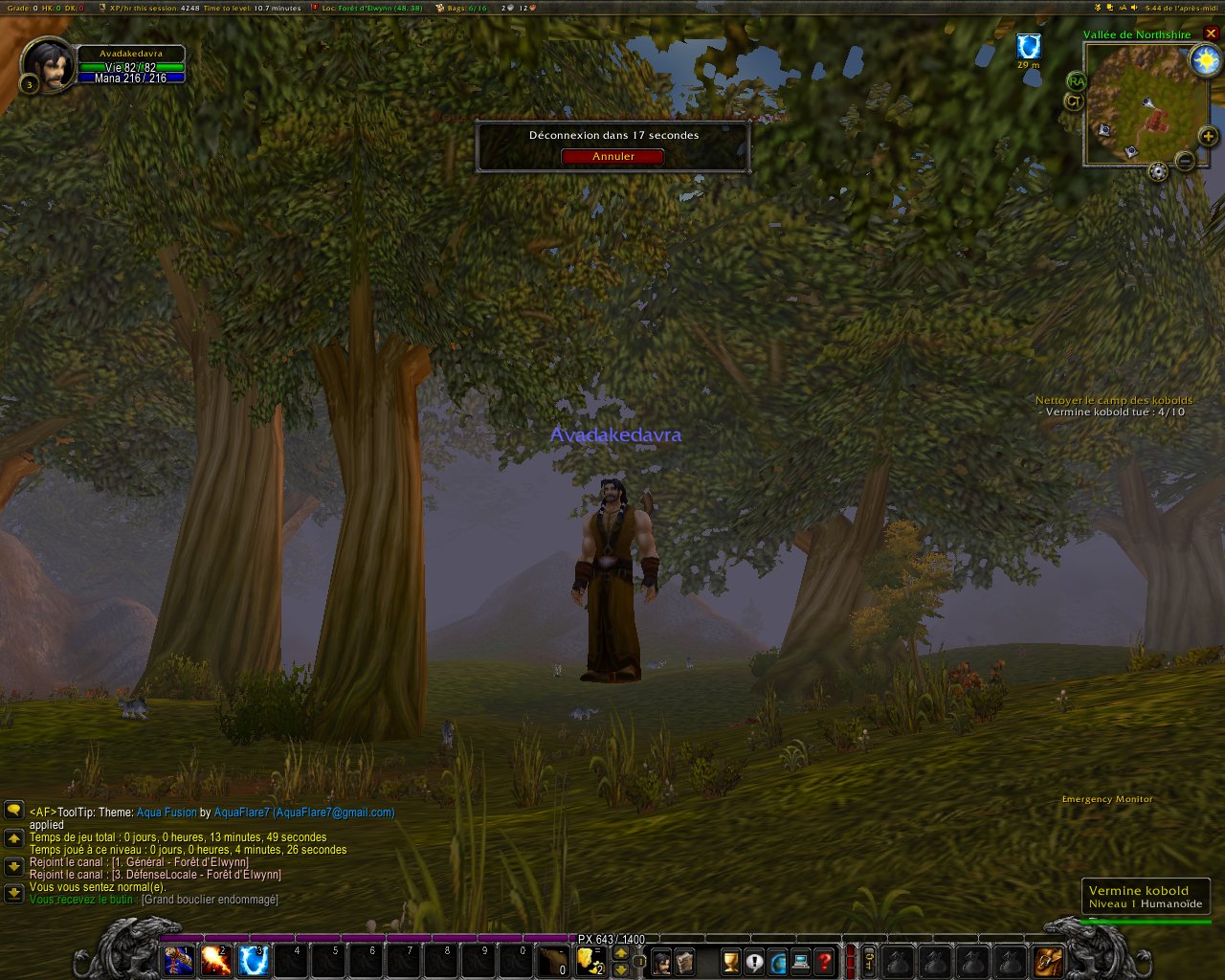This screenshot has width=1225, height=980.
Task: Click the sun day-night indicator on the minimap
Action: [x=1204, y=60]
